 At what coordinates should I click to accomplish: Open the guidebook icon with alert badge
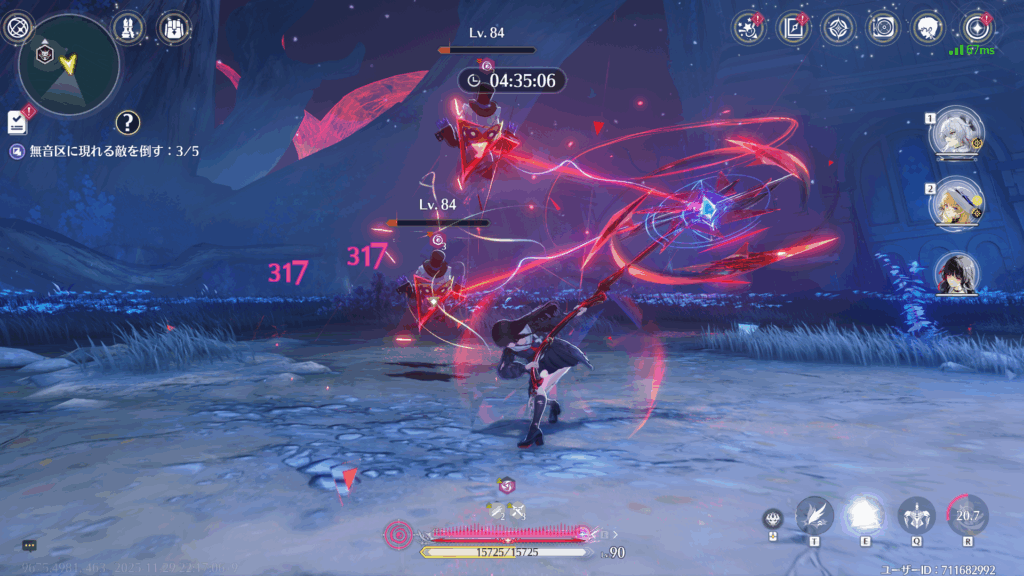793,27
